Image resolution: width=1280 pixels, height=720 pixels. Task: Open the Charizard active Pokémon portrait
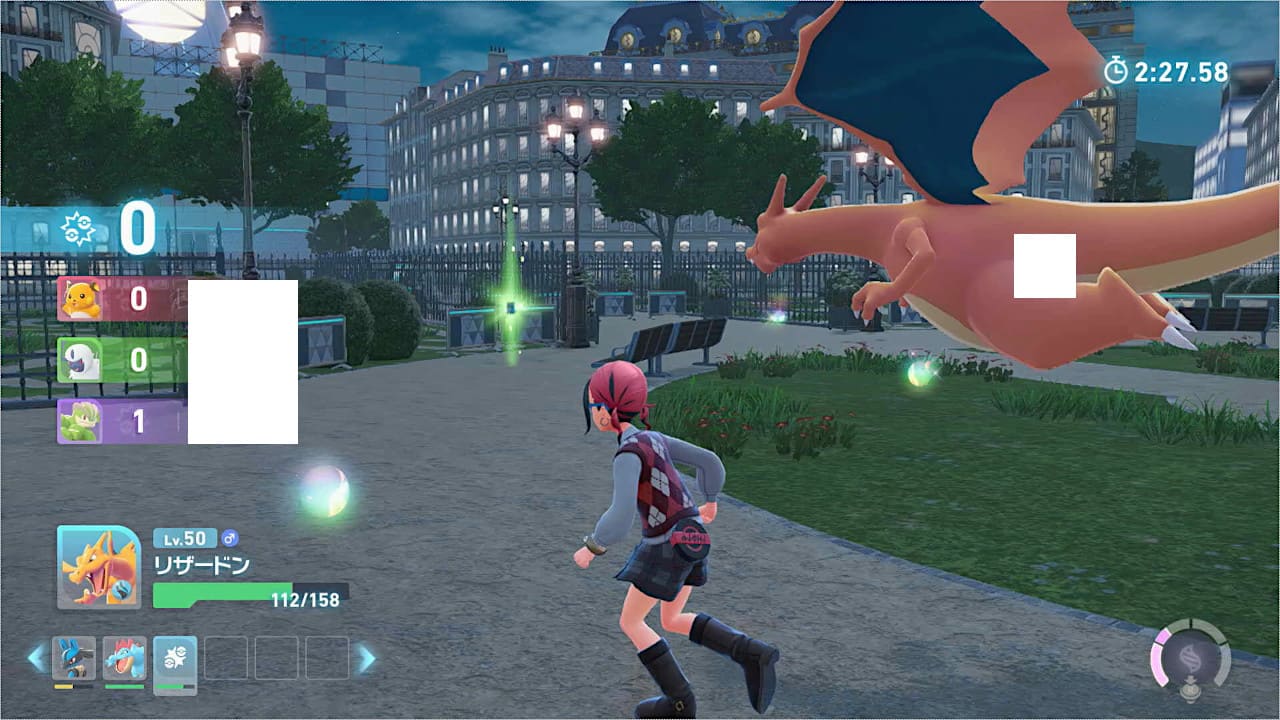[x=98, y=567]
